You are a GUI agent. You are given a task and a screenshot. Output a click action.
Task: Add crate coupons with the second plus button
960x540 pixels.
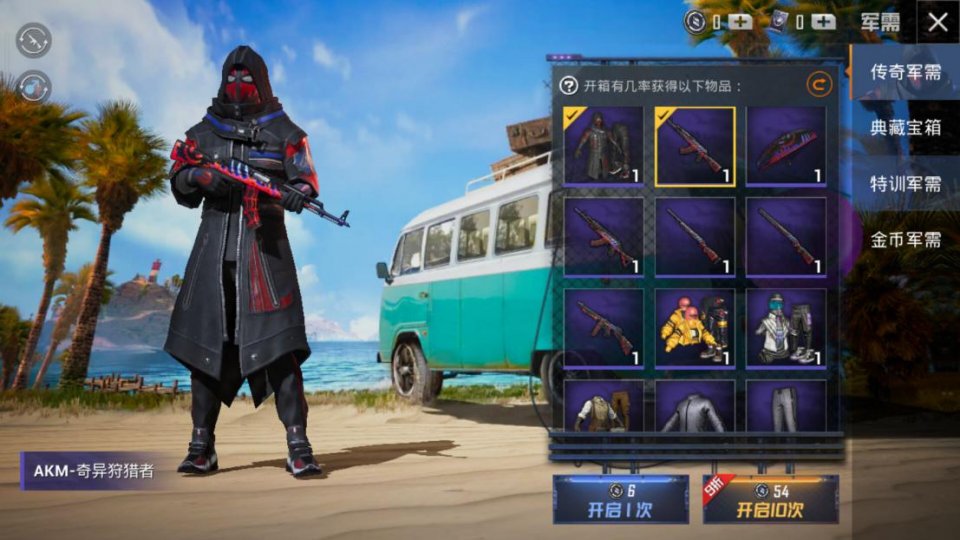tap(823, 21)
